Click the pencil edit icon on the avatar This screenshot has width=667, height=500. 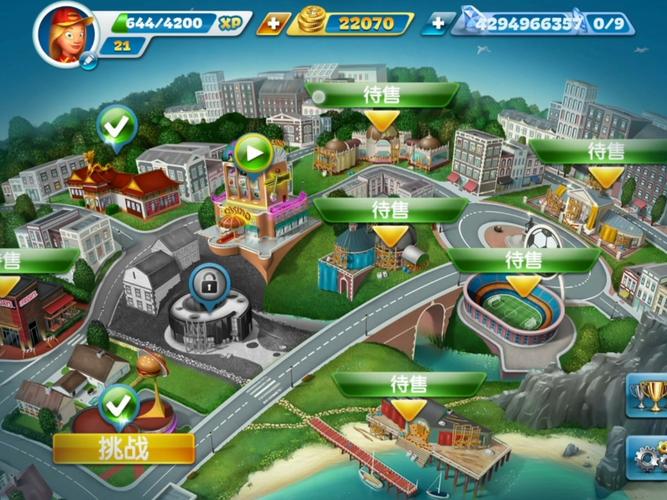[89, 61]
